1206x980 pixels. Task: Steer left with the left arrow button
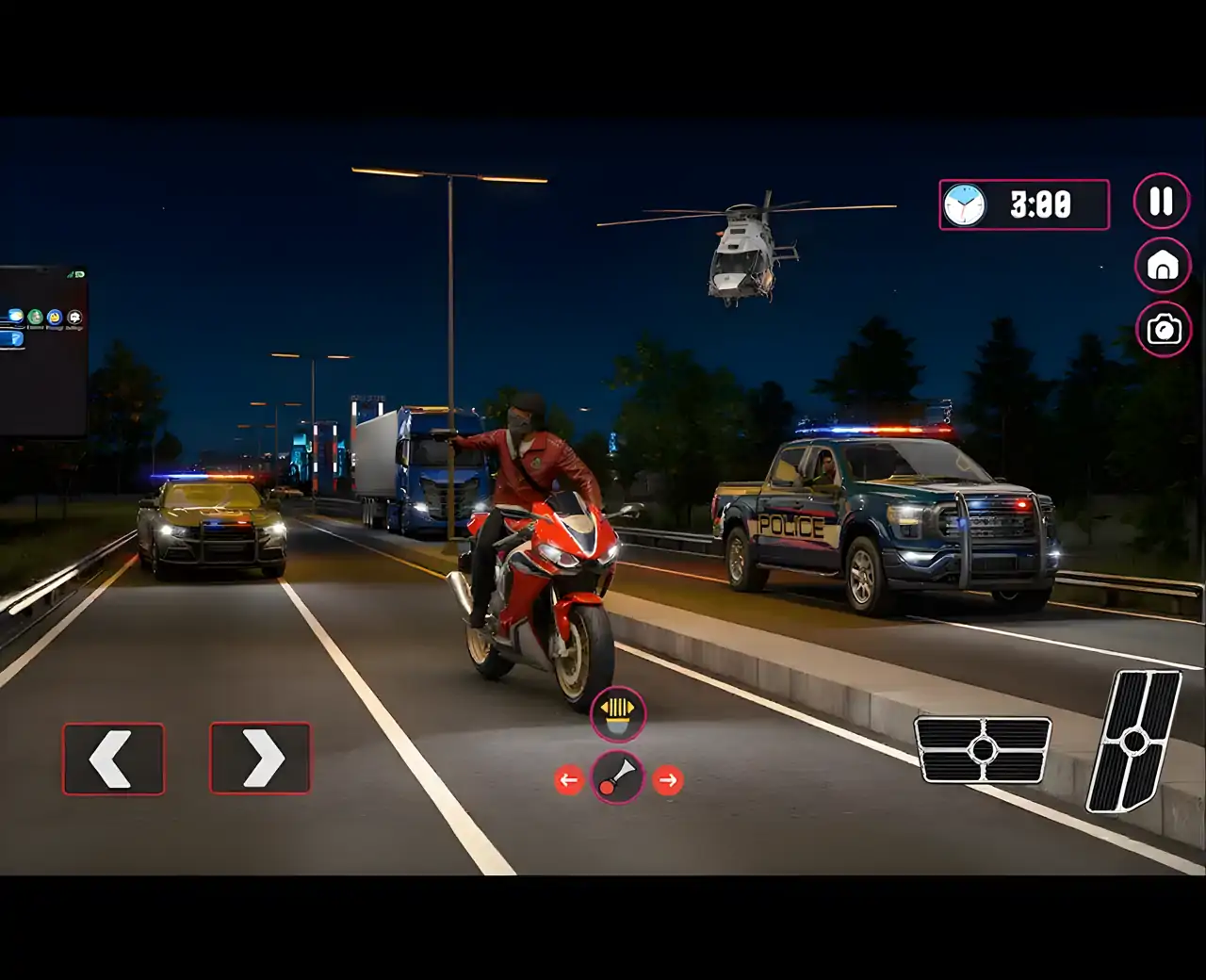click(x=113, y=759)
